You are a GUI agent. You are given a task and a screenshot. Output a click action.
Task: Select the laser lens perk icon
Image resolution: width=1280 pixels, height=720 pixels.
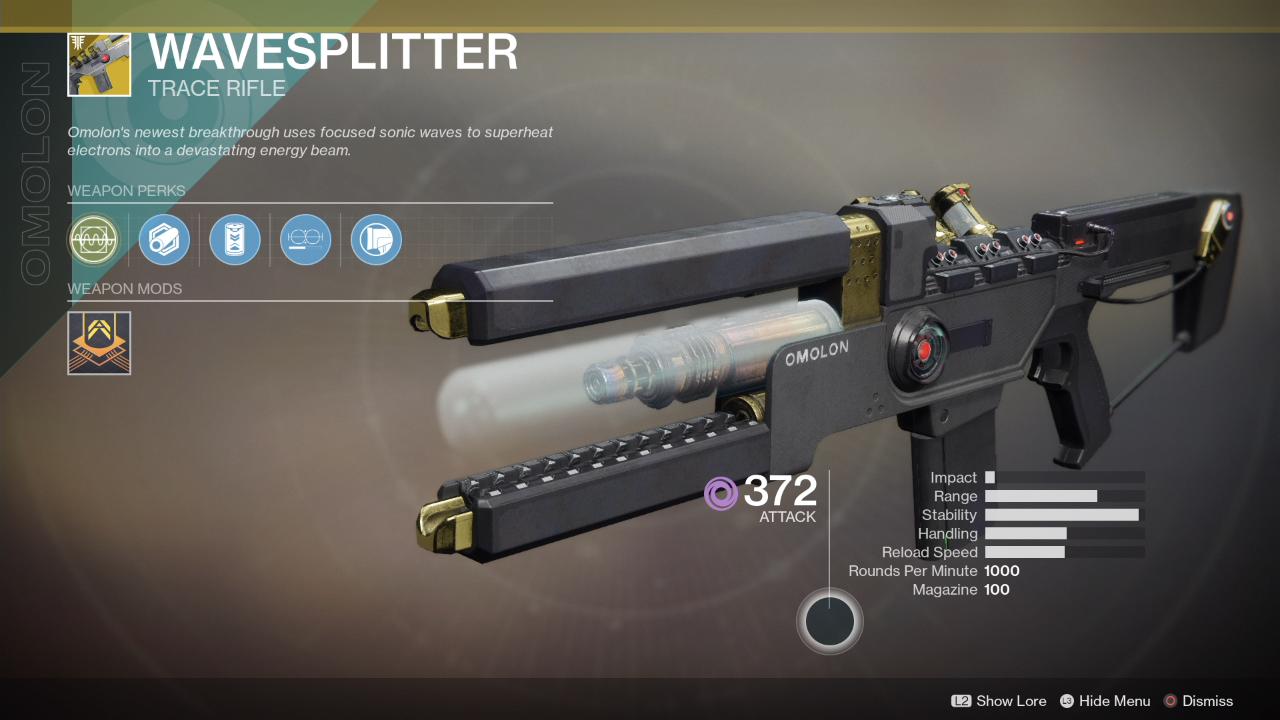point(305,240)
